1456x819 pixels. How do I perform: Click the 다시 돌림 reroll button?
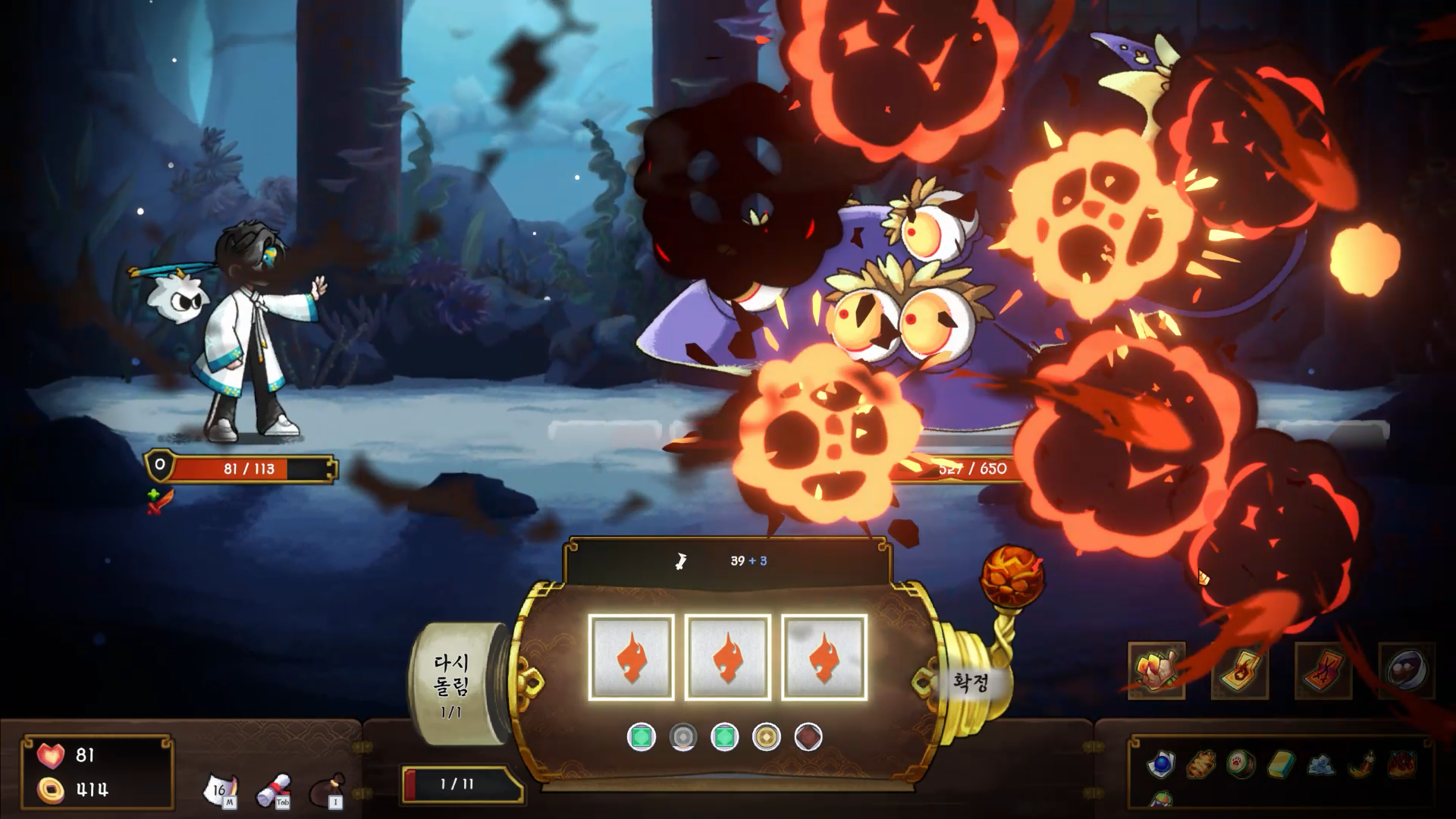point(452,685)
